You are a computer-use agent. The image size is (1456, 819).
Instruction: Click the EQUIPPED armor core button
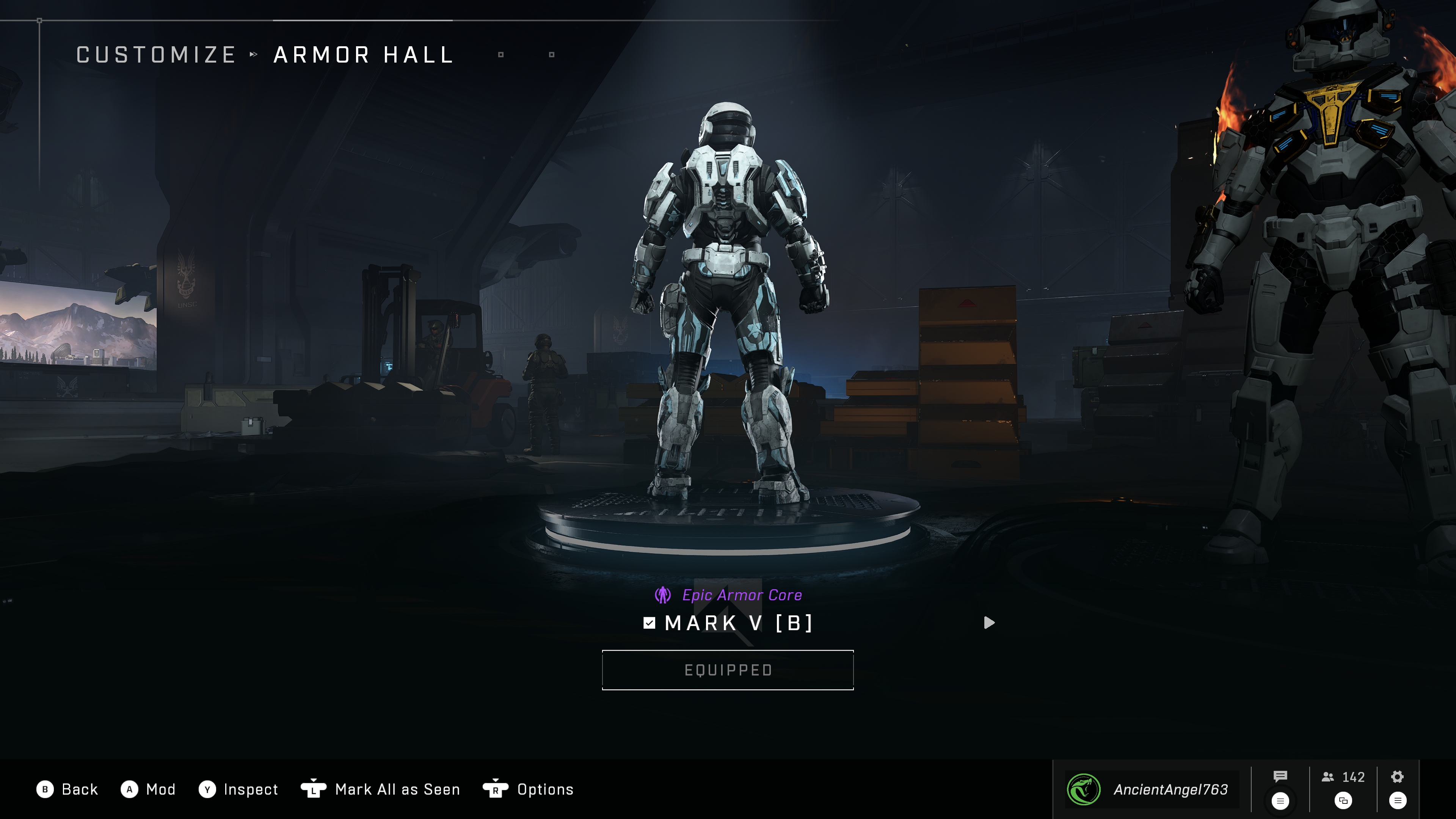click(728, 670)
